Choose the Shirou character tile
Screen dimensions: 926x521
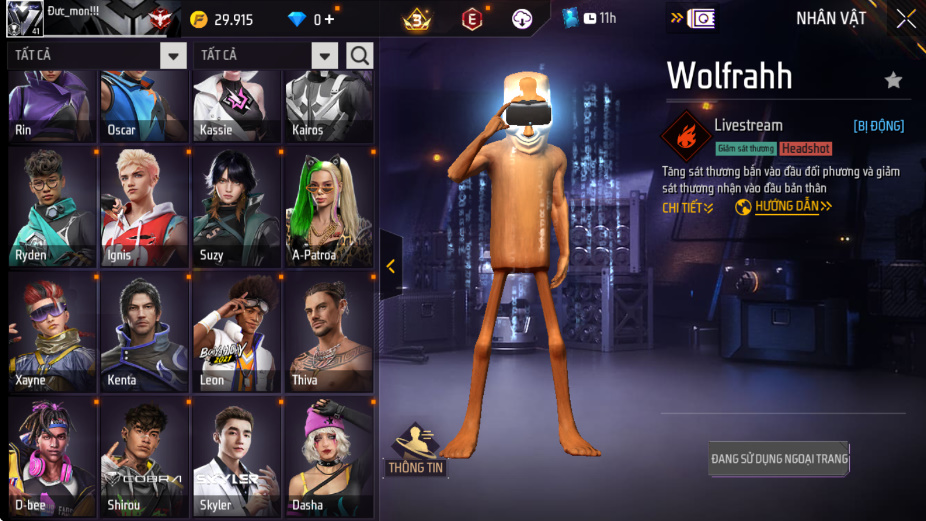pyautogui.click(x=145, y=456)
